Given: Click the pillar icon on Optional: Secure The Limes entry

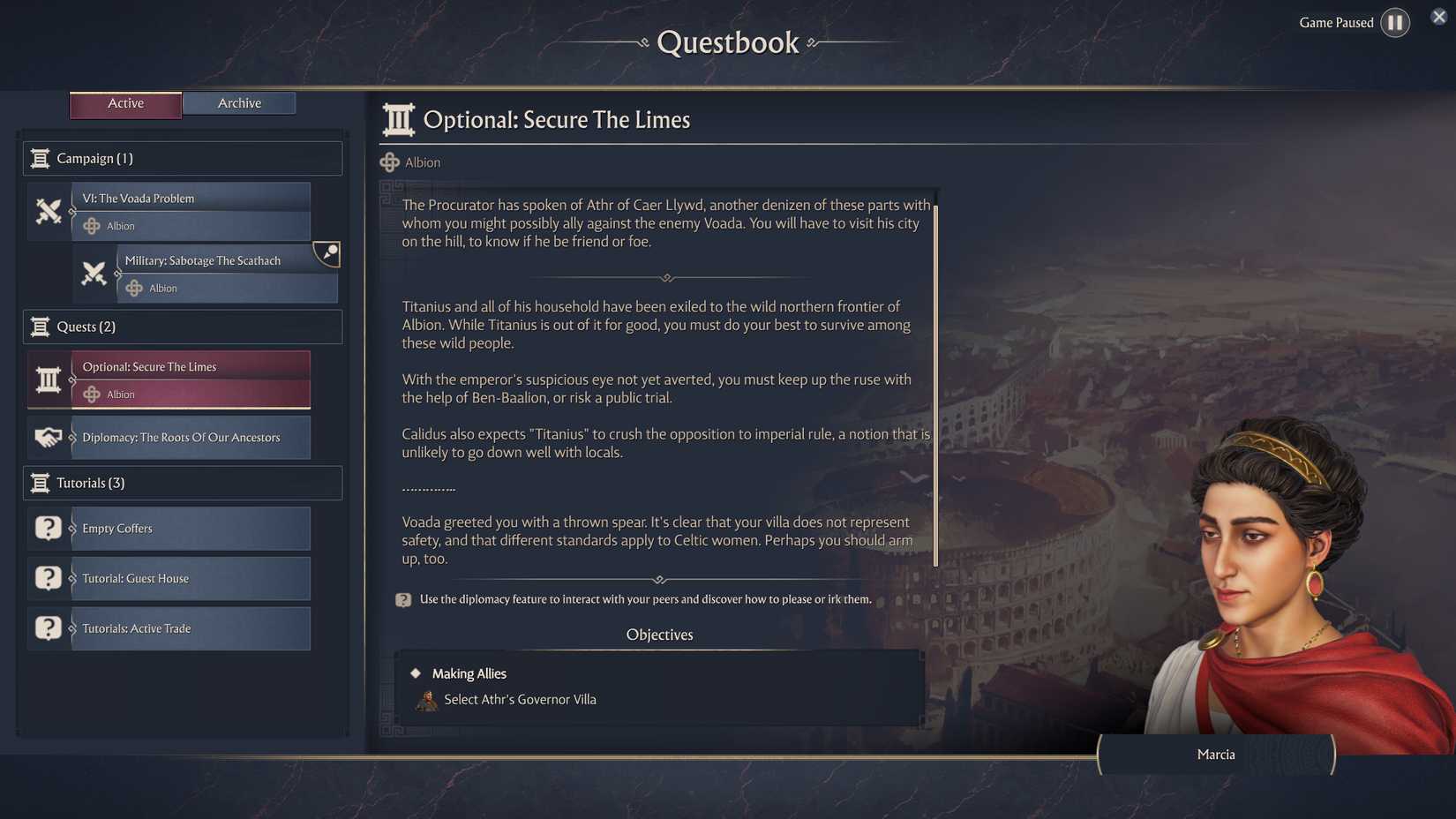Looking at the screenshot, I should (x=49, y=379).
